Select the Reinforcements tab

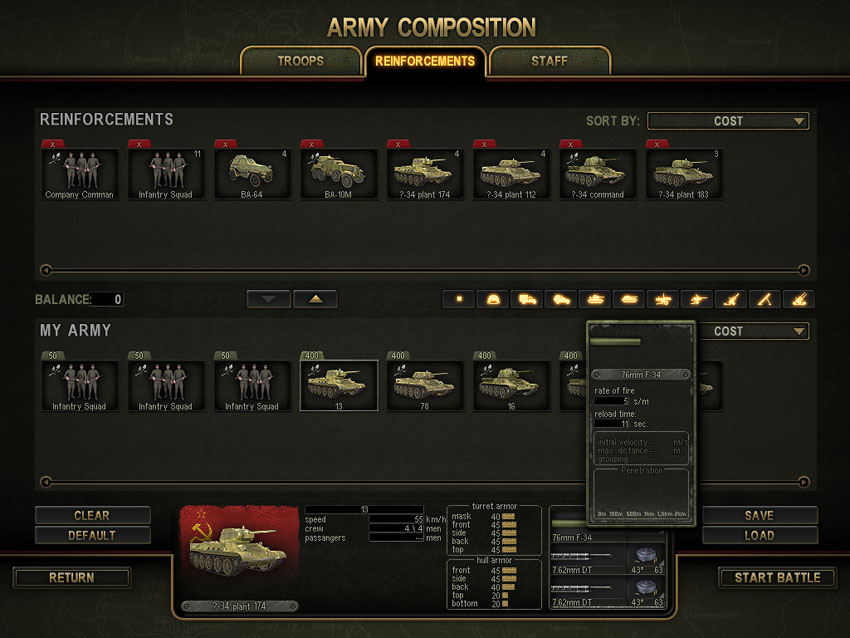425,61
